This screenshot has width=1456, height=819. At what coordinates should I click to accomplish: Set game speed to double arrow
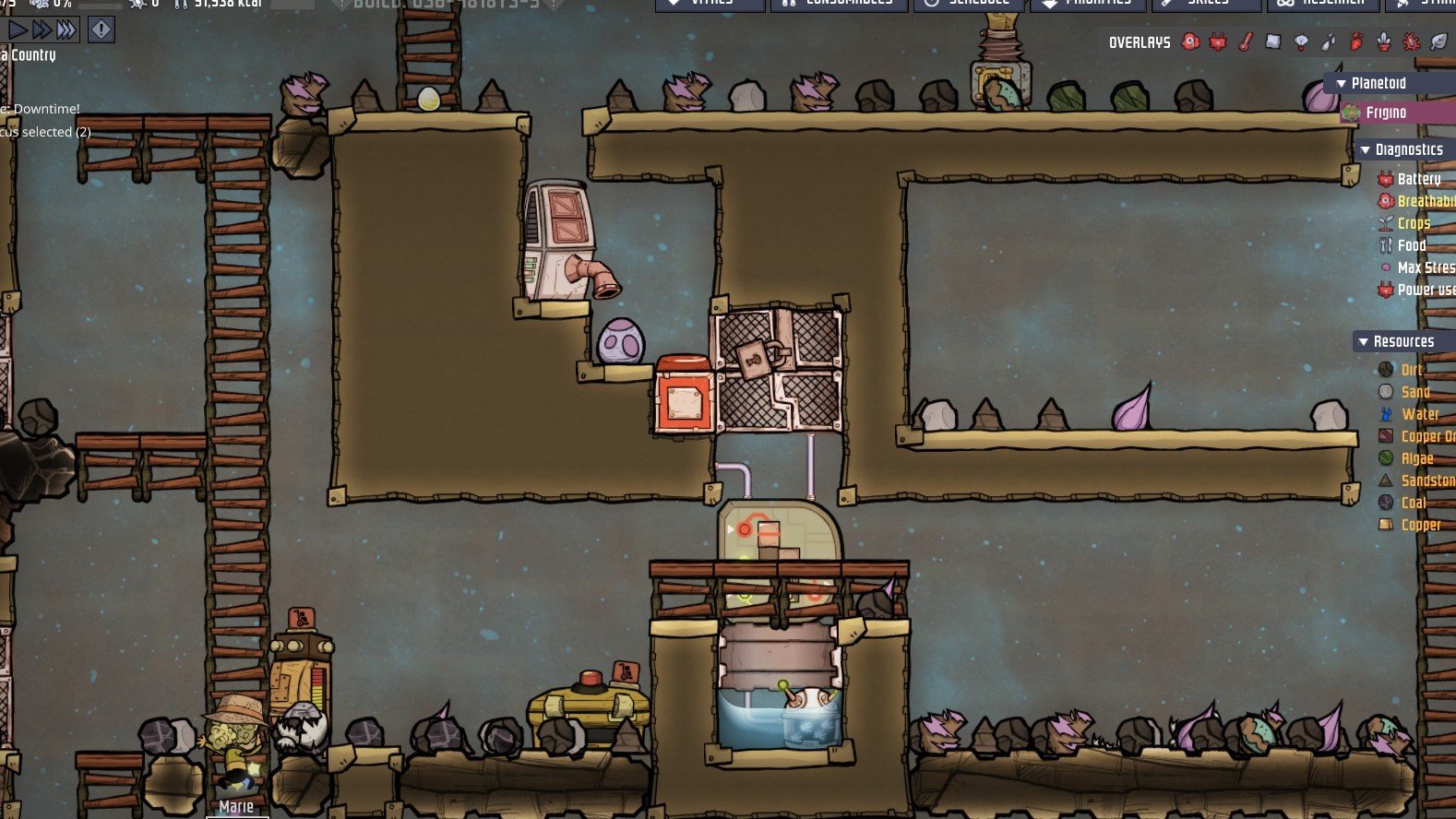pos(42,30)
